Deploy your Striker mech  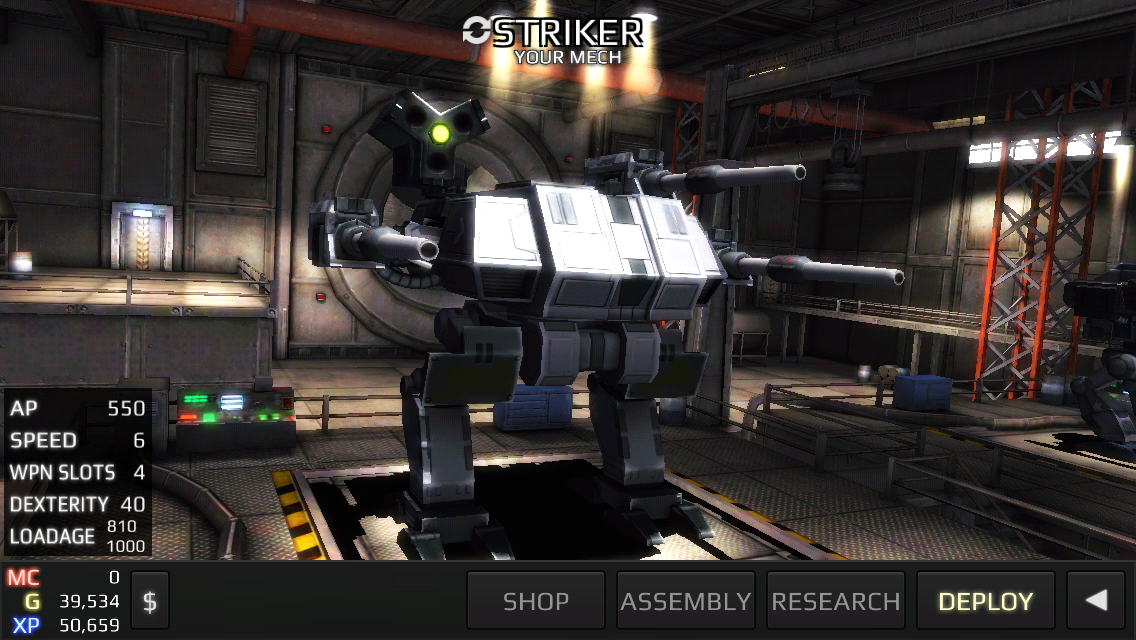[x=985, y=601]
